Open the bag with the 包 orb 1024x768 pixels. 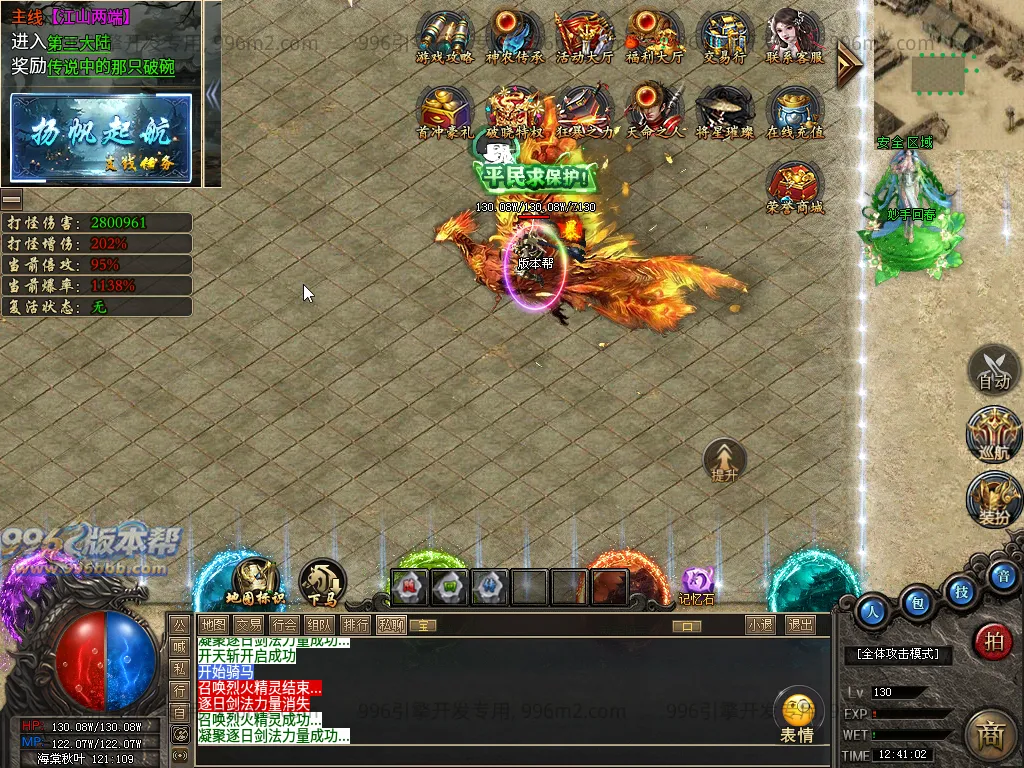coord(916,603)
